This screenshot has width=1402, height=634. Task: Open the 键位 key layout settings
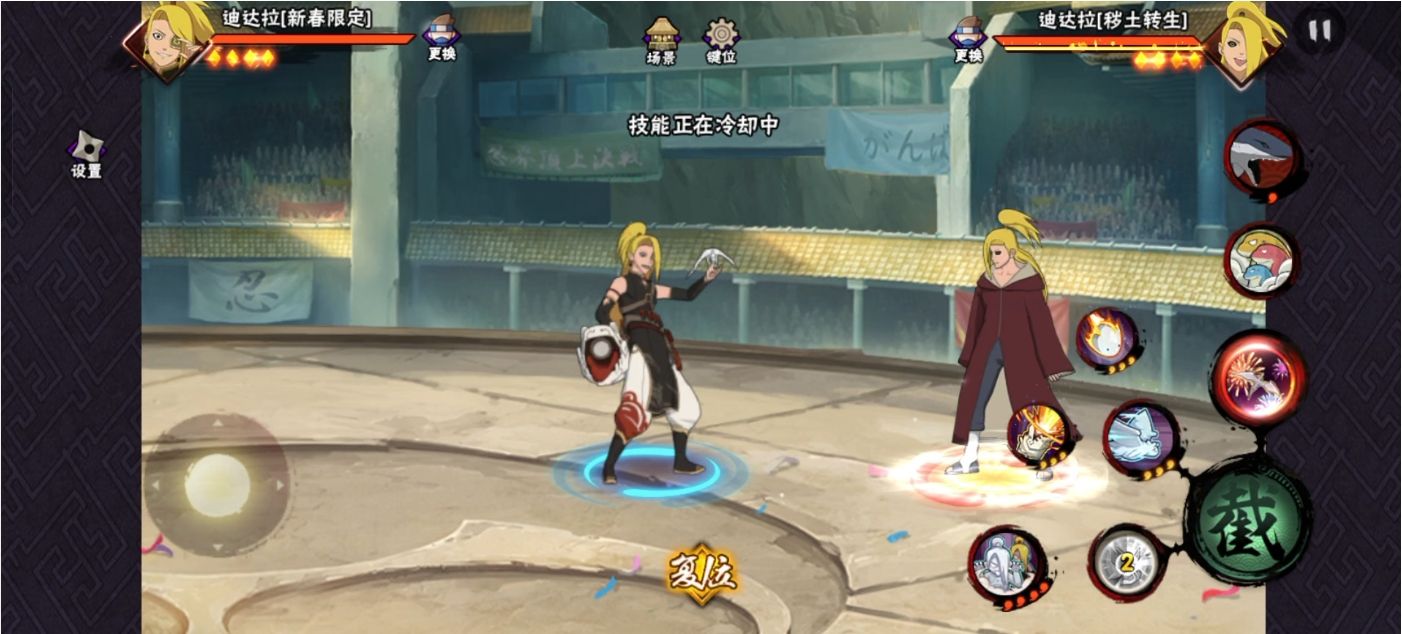(721, 41)
